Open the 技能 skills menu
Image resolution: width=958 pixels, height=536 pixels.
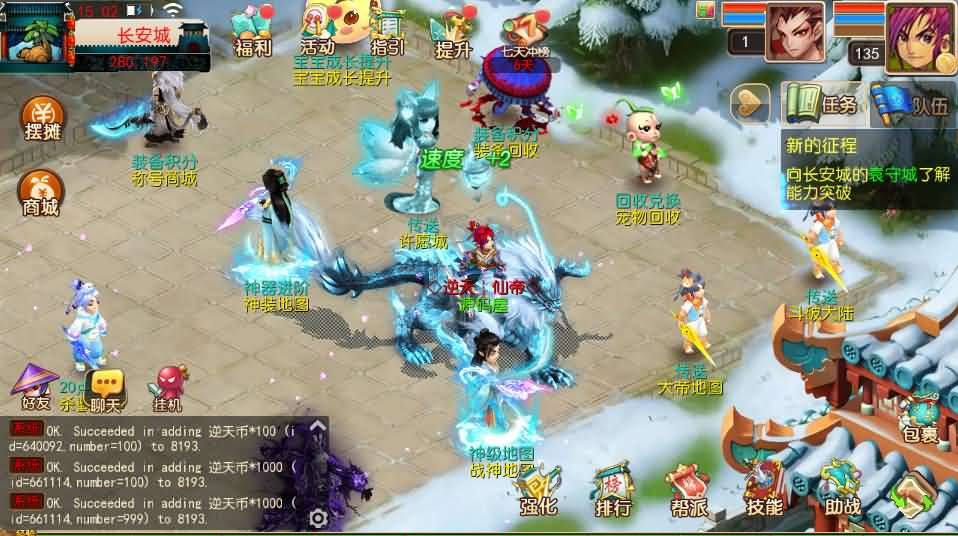(764, 490)
